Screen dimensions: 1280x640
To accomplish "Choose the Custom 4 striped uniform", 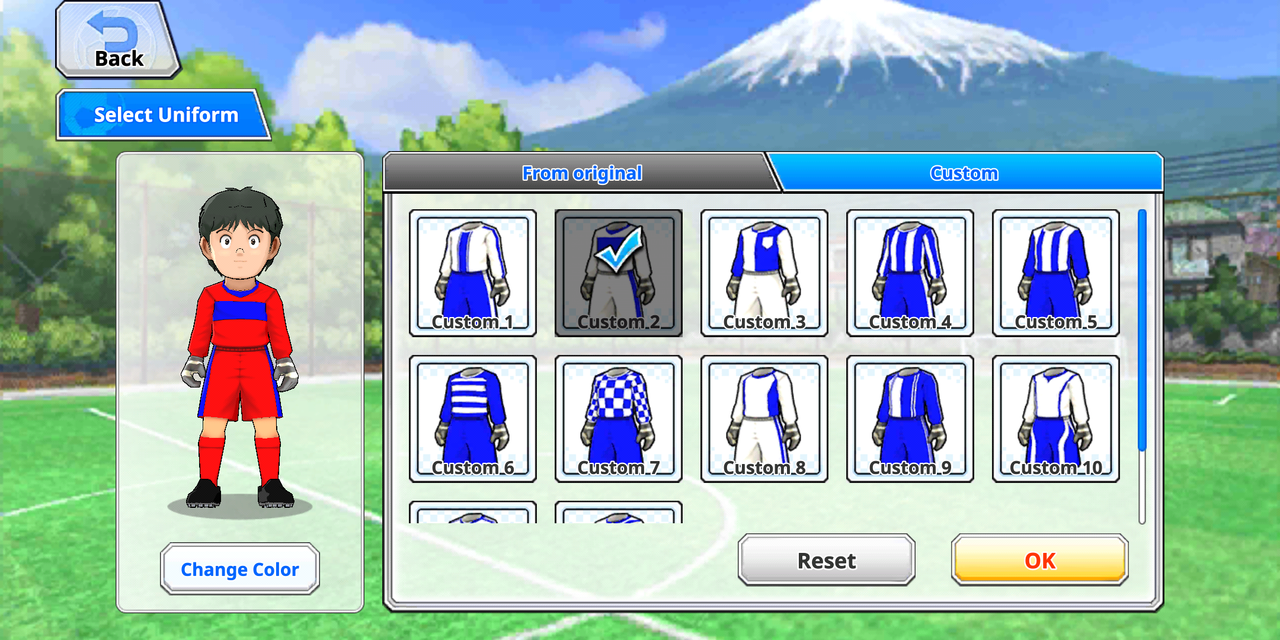I will coord(910,272).
